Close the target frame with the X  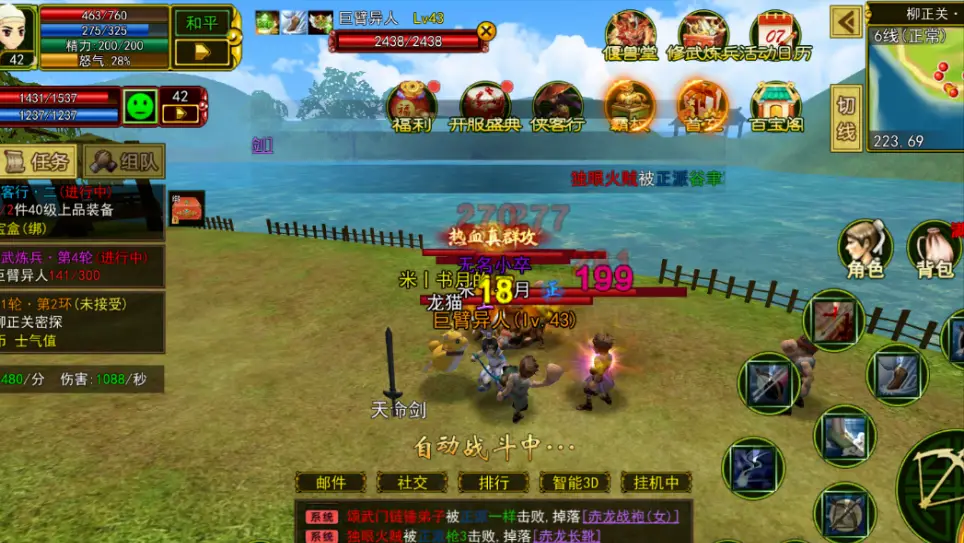click(x=486, y=31)
